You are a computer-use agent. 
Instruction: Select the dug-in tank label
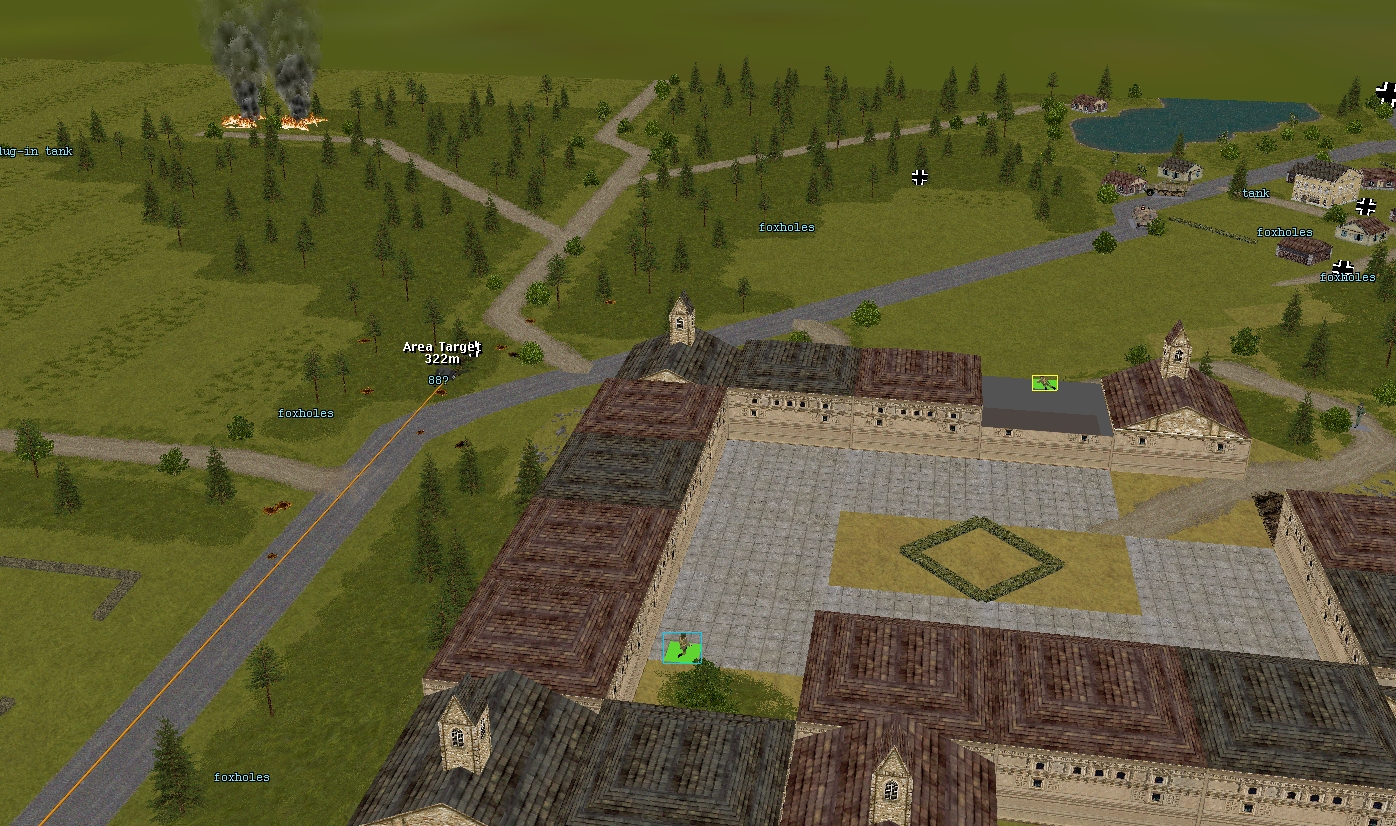(36, 151)
